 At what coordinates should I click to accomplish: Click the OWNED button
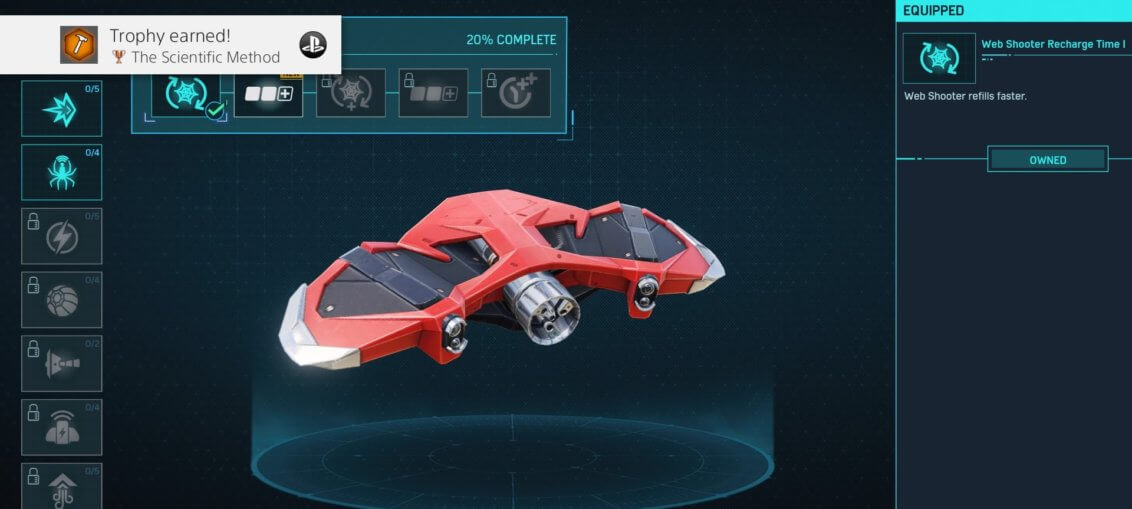[1047, 160]
